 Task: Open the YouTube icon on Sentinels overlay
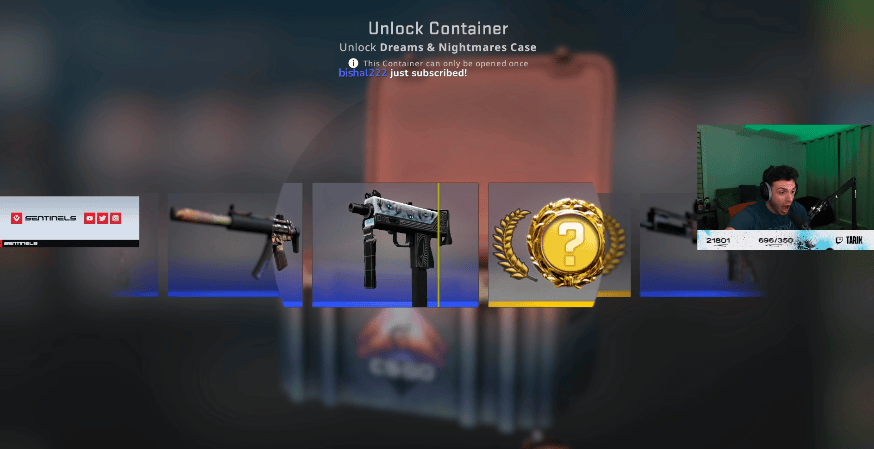(x=90, y=218)
